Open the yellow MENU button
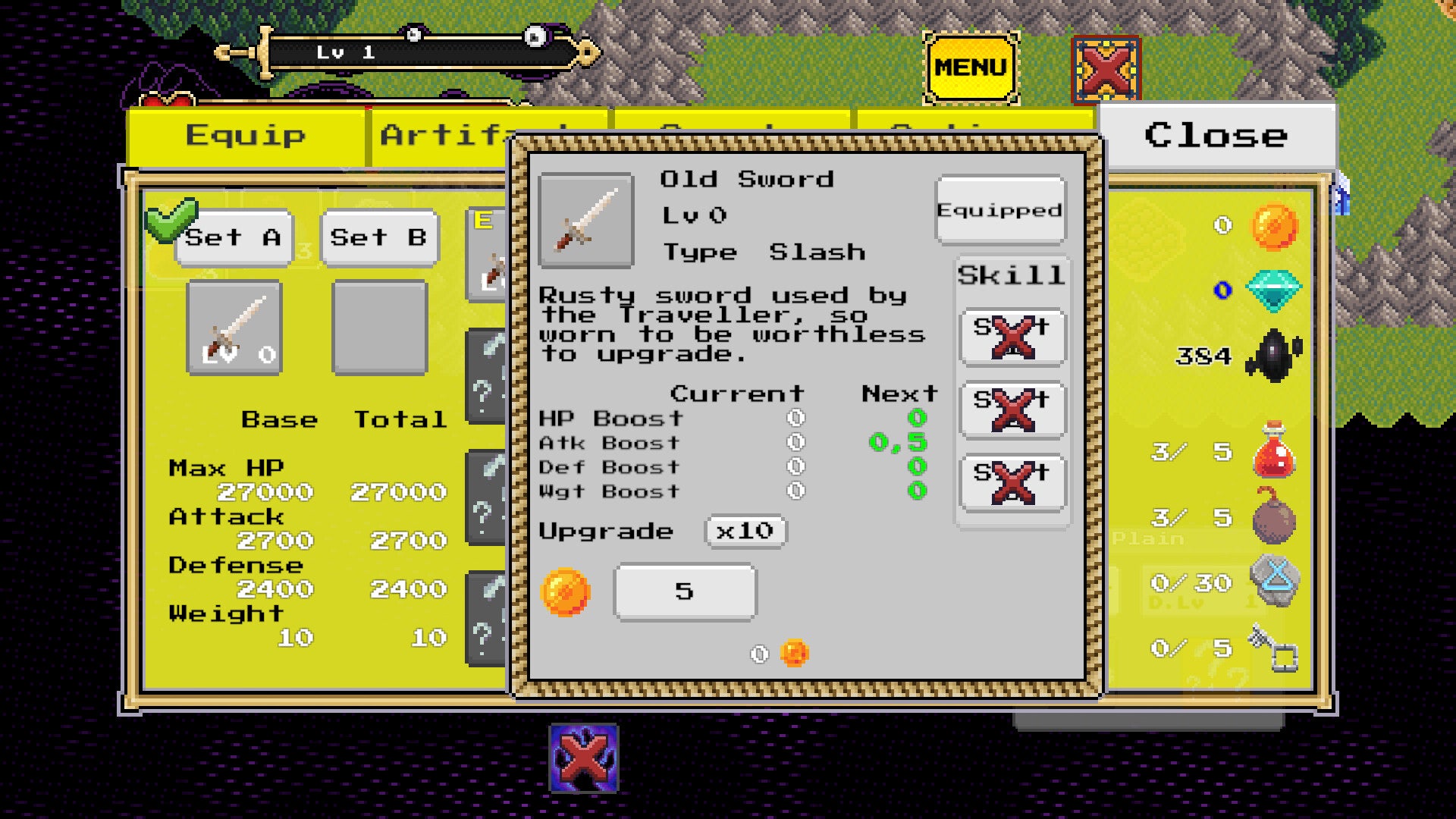This screenshot has width=1456, height=819. click(971, 68)
